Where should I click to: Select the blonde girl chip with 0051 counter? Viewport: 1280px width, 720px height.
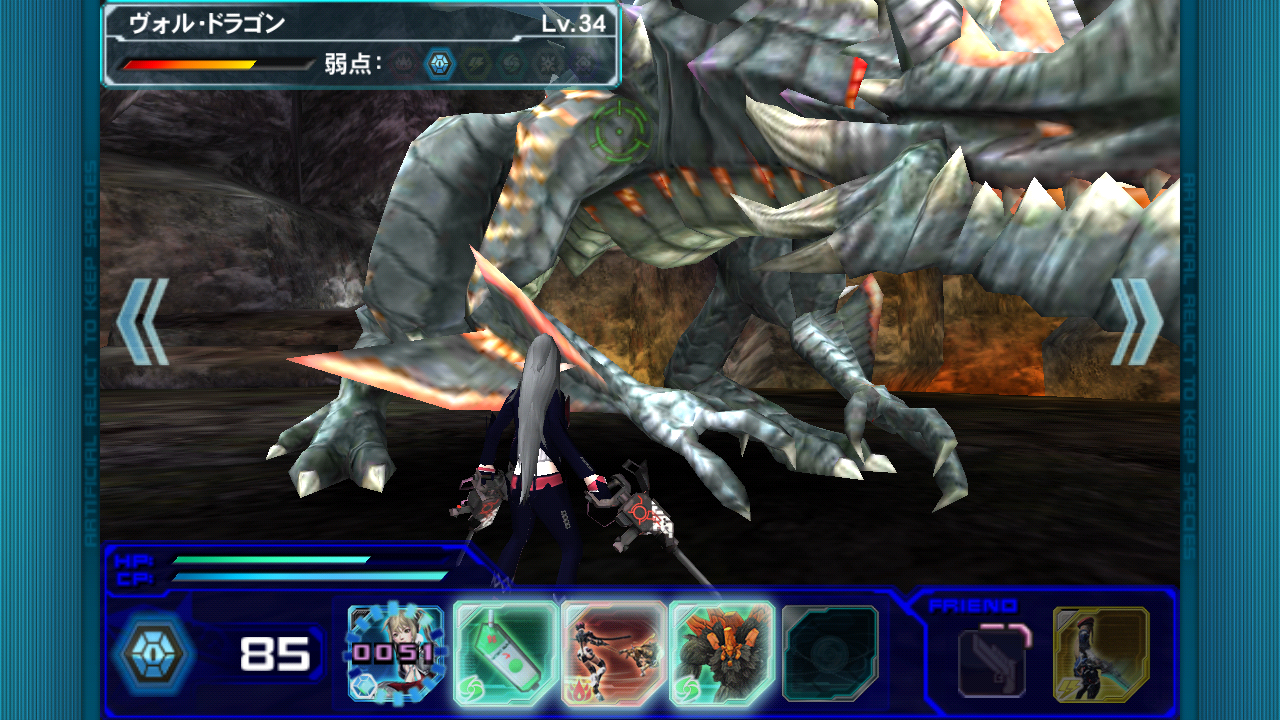coord(396,653)
